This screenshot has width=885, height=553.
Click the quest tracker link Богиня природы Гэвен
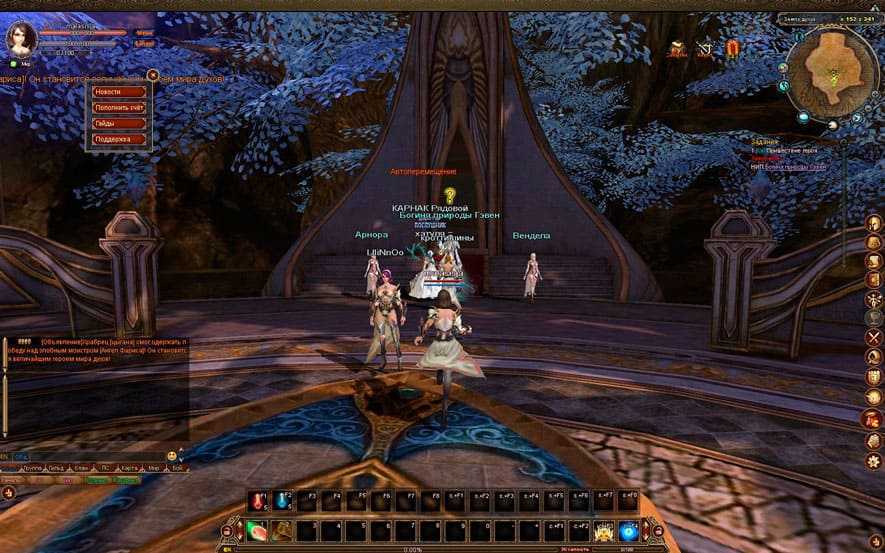point(795,167)
